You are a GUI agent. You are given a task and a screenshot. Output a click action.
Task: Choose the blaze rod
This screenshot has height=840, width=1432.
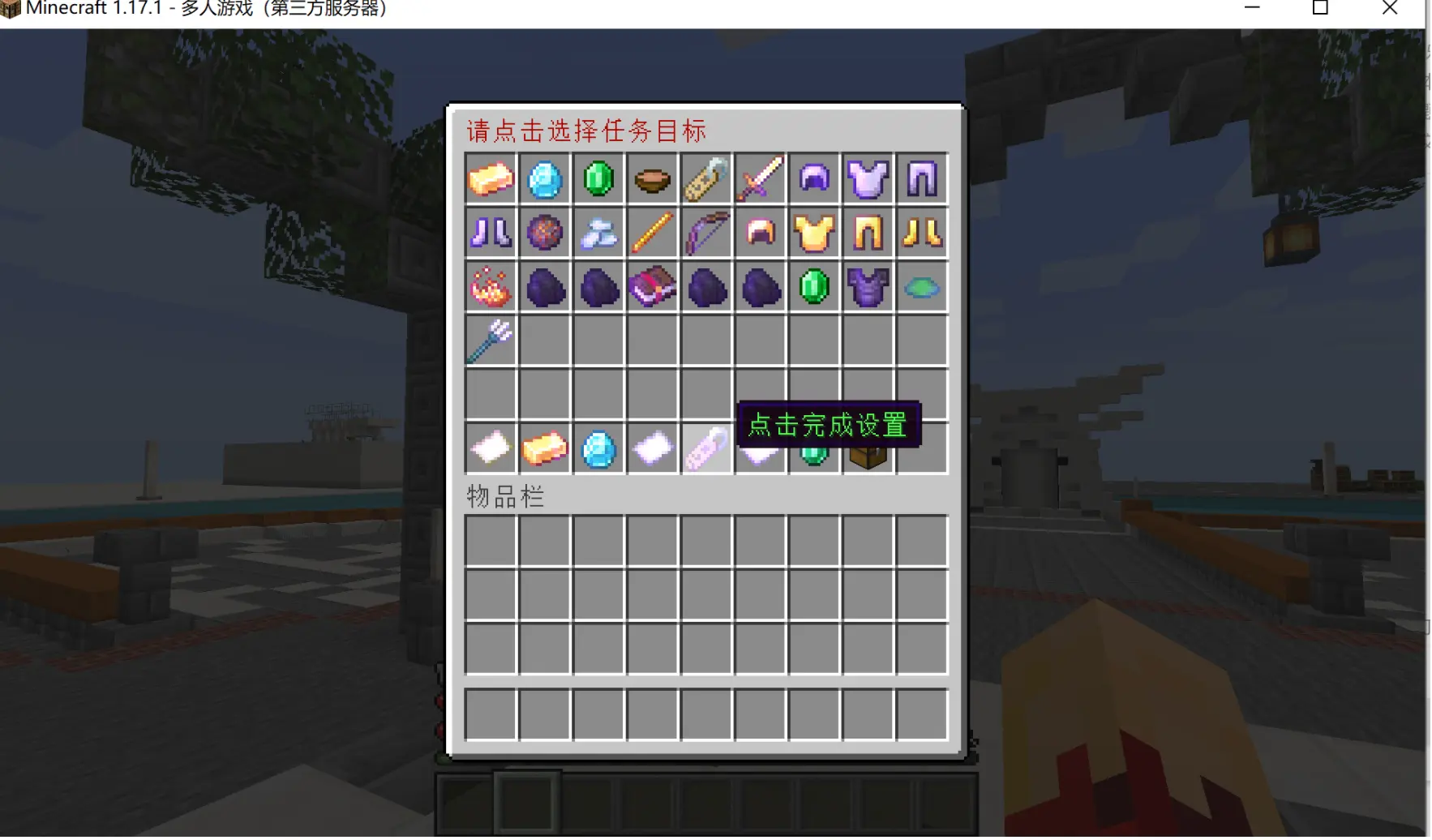click(x=652, y=234)
